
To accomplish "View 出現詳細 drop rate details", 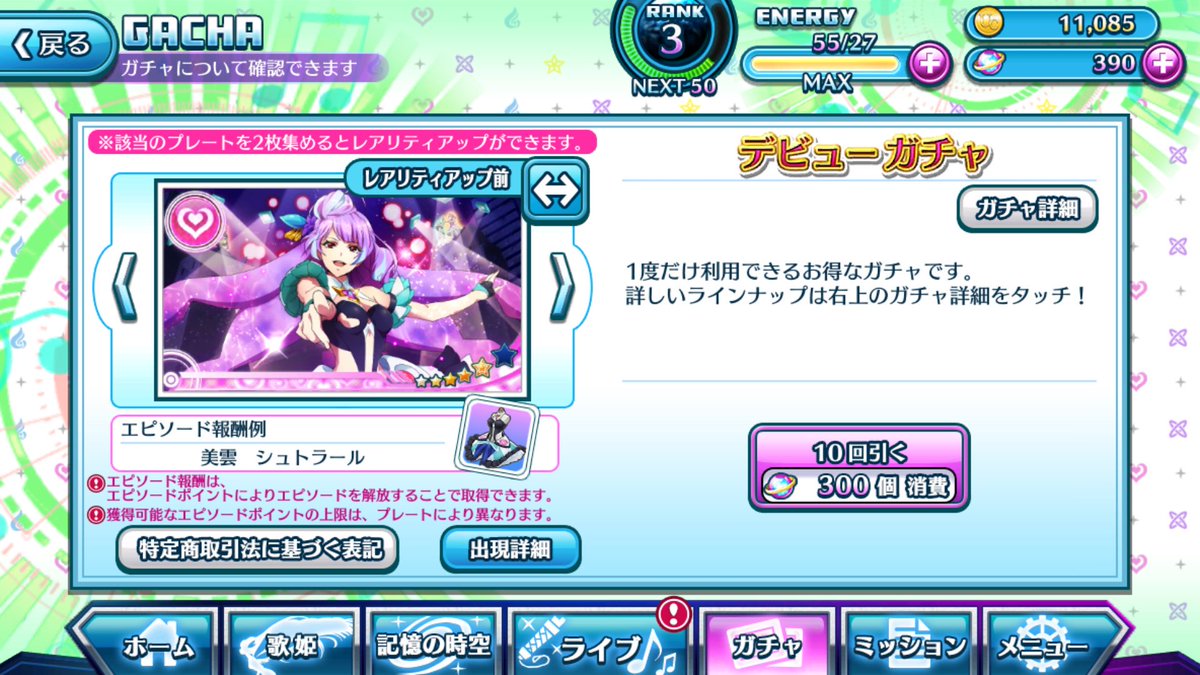I will (x=510, y=548).
